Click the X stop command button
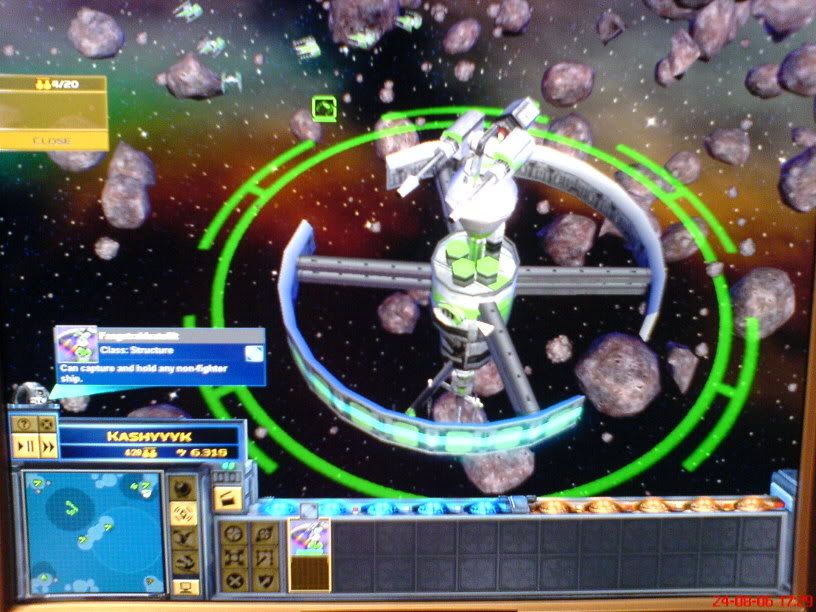 point(235,579)
